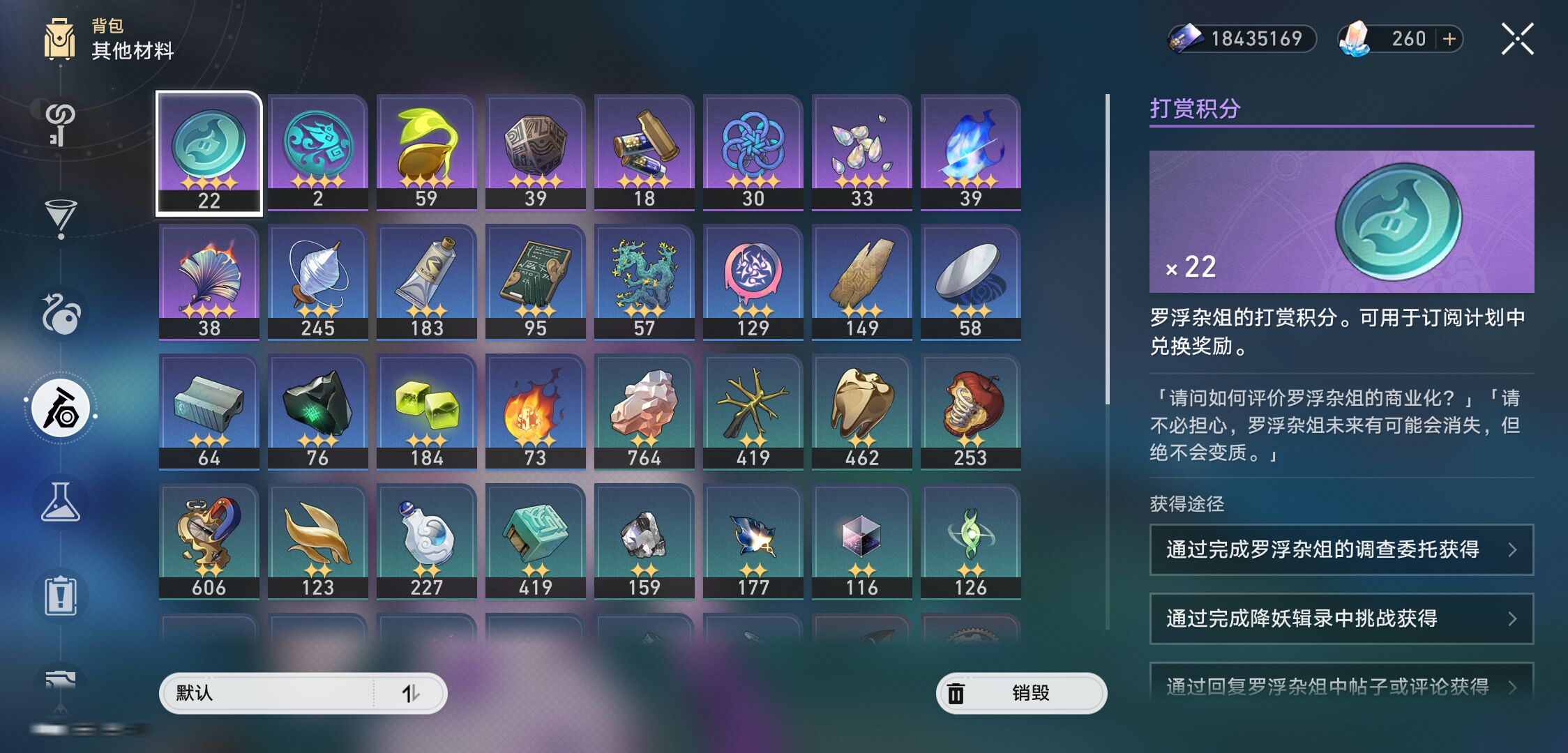Open the exclamation clipboard mission-items tab
Screen dimensions: 1568x753
[61, 596]
